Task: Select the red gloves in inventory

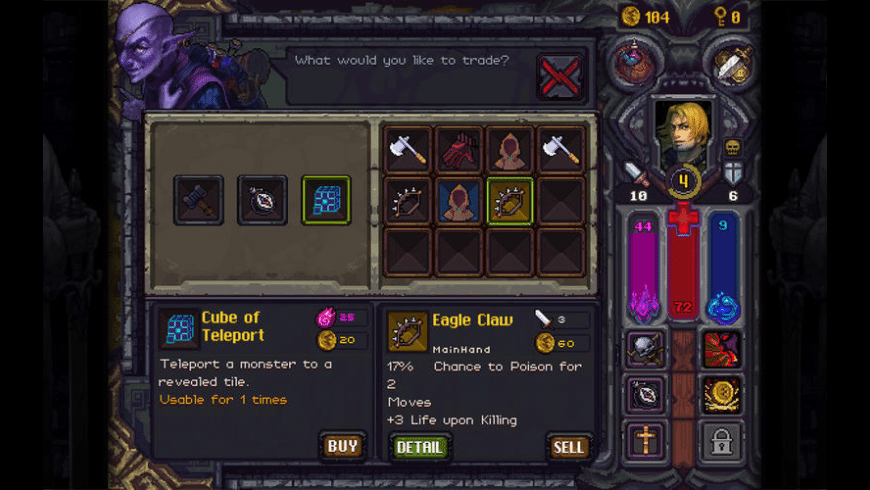Action: (459, 149)
